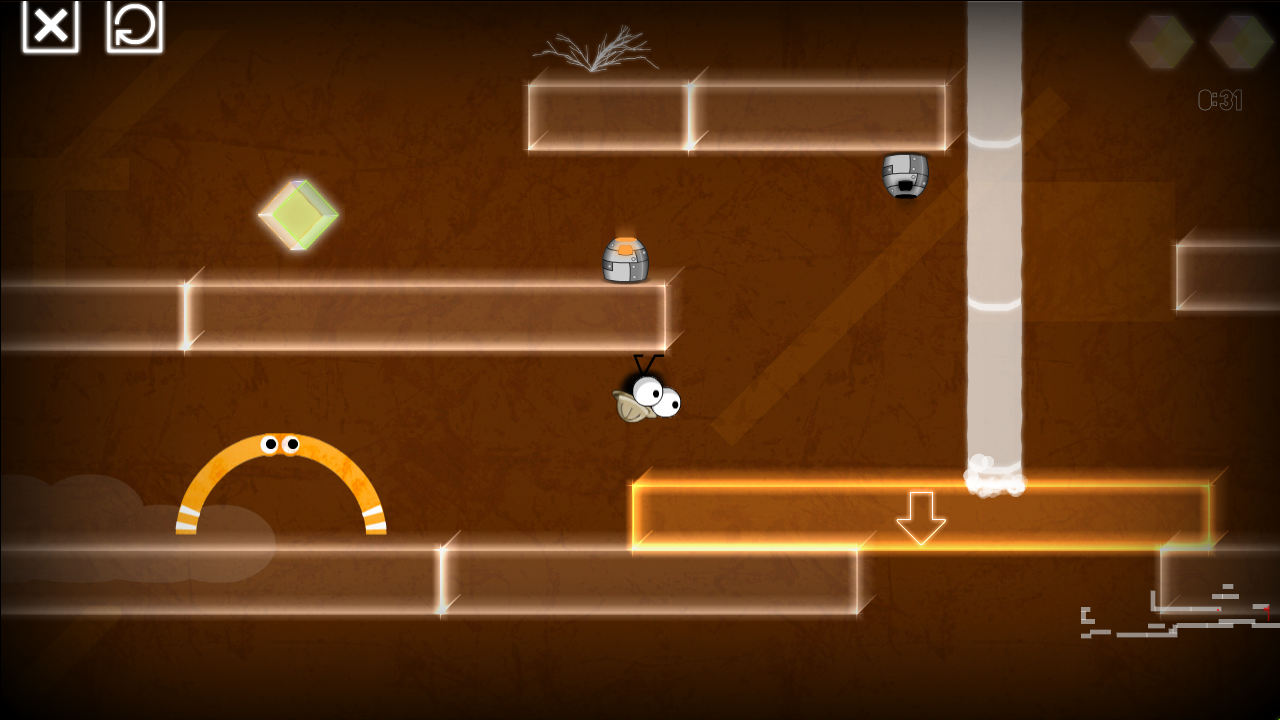Image resolution: width=1280 pixels, height=720 pixels.
Task: Click the exit level X icon
Action: pyautogui.click(x=49, y=26)
